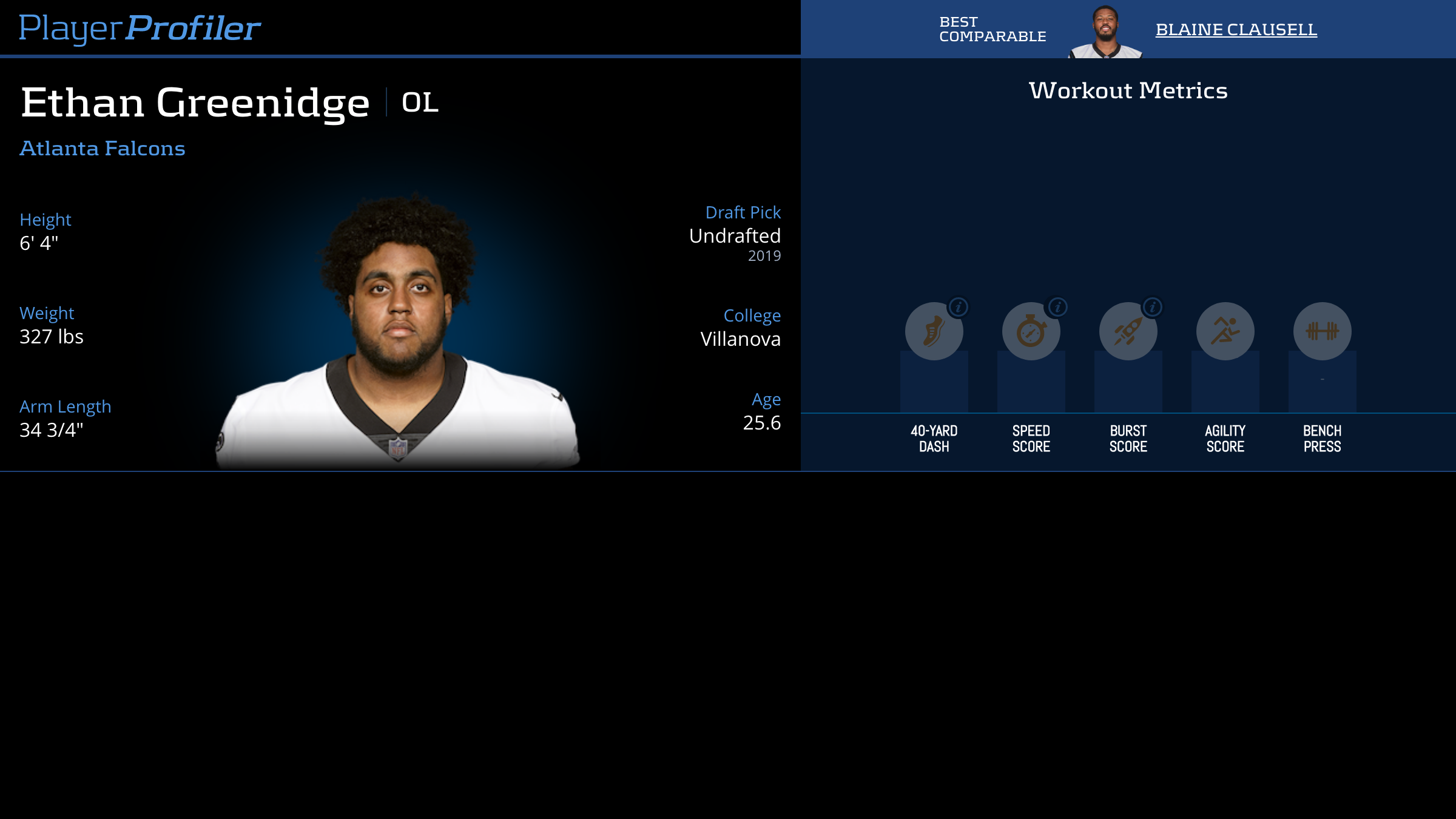Open Blaine Clausell comparable player link
This screenshot has height=819, width=1456.
coord(1236,30)
